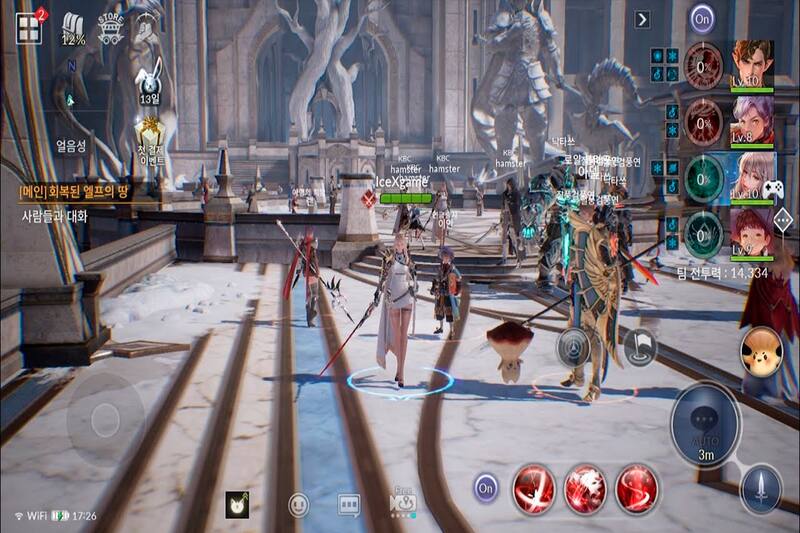
Task: Tap the white flag icon button
Action: tap(639, 346)
